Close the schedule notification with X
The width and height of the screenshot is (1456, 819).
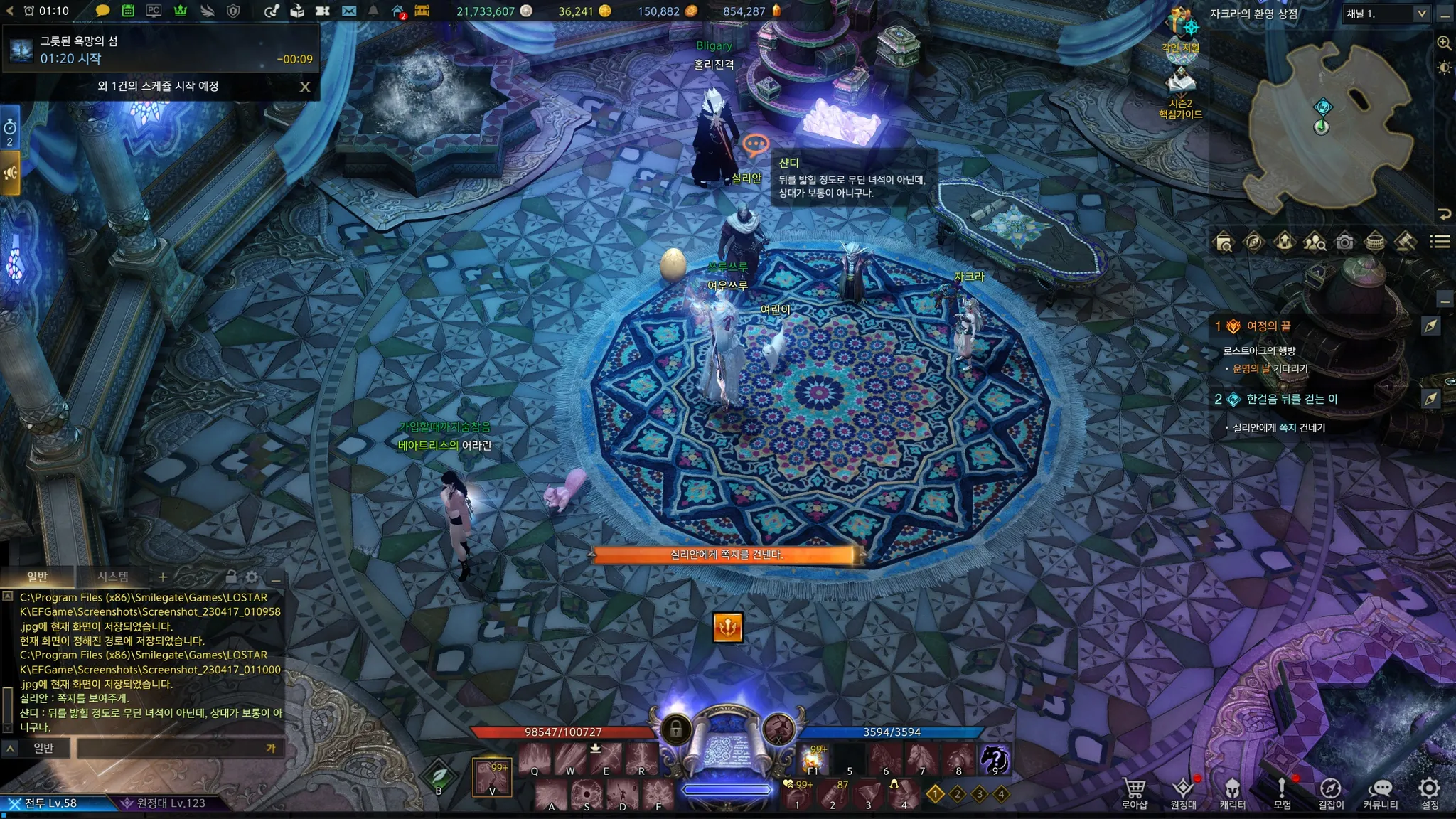pos(305,87)
